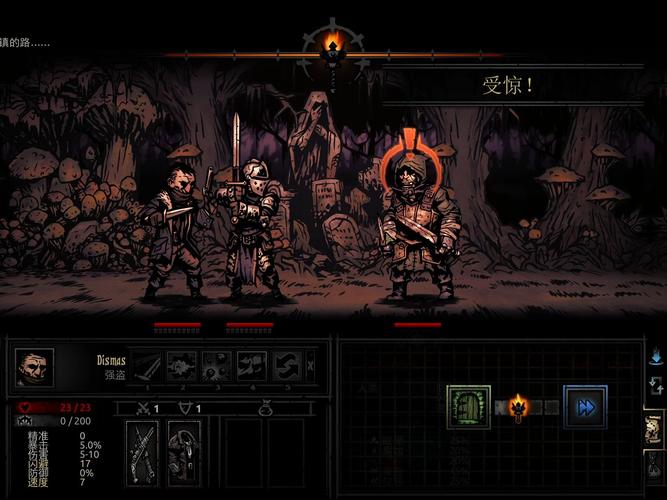Toggle the swap arrows side button
The image size is (667, 500).
[655, 385]
